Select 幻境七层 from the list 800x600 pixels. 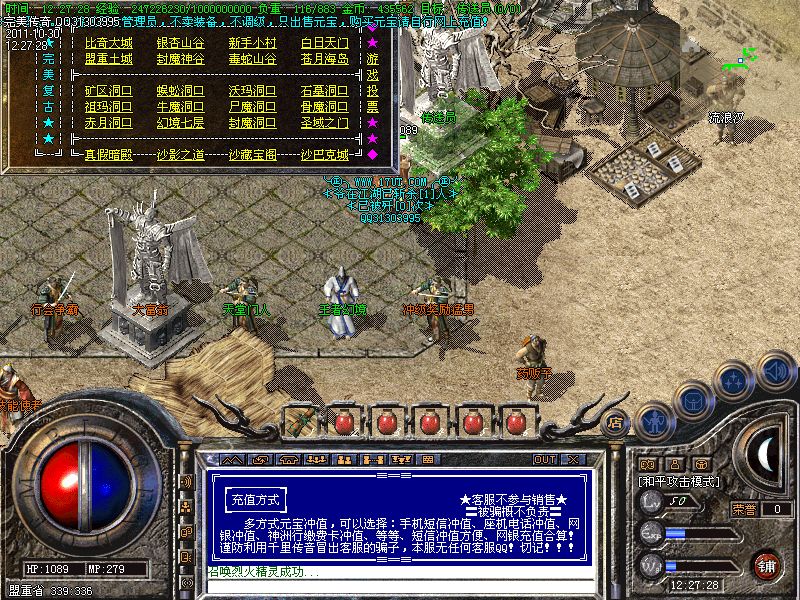[181, 123]
